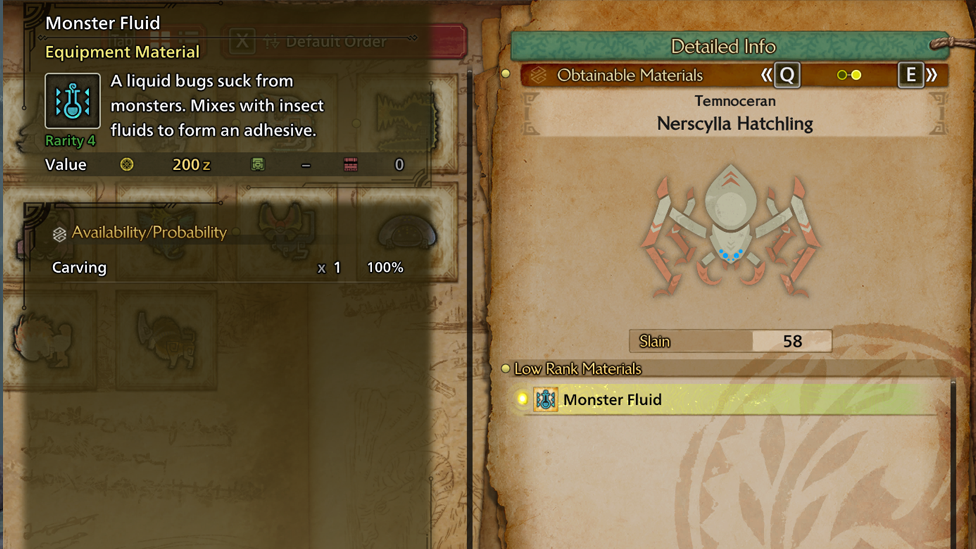
Task: Go to next info page with right chevrons
Action: pyautogui.click(x=932, y=75)
